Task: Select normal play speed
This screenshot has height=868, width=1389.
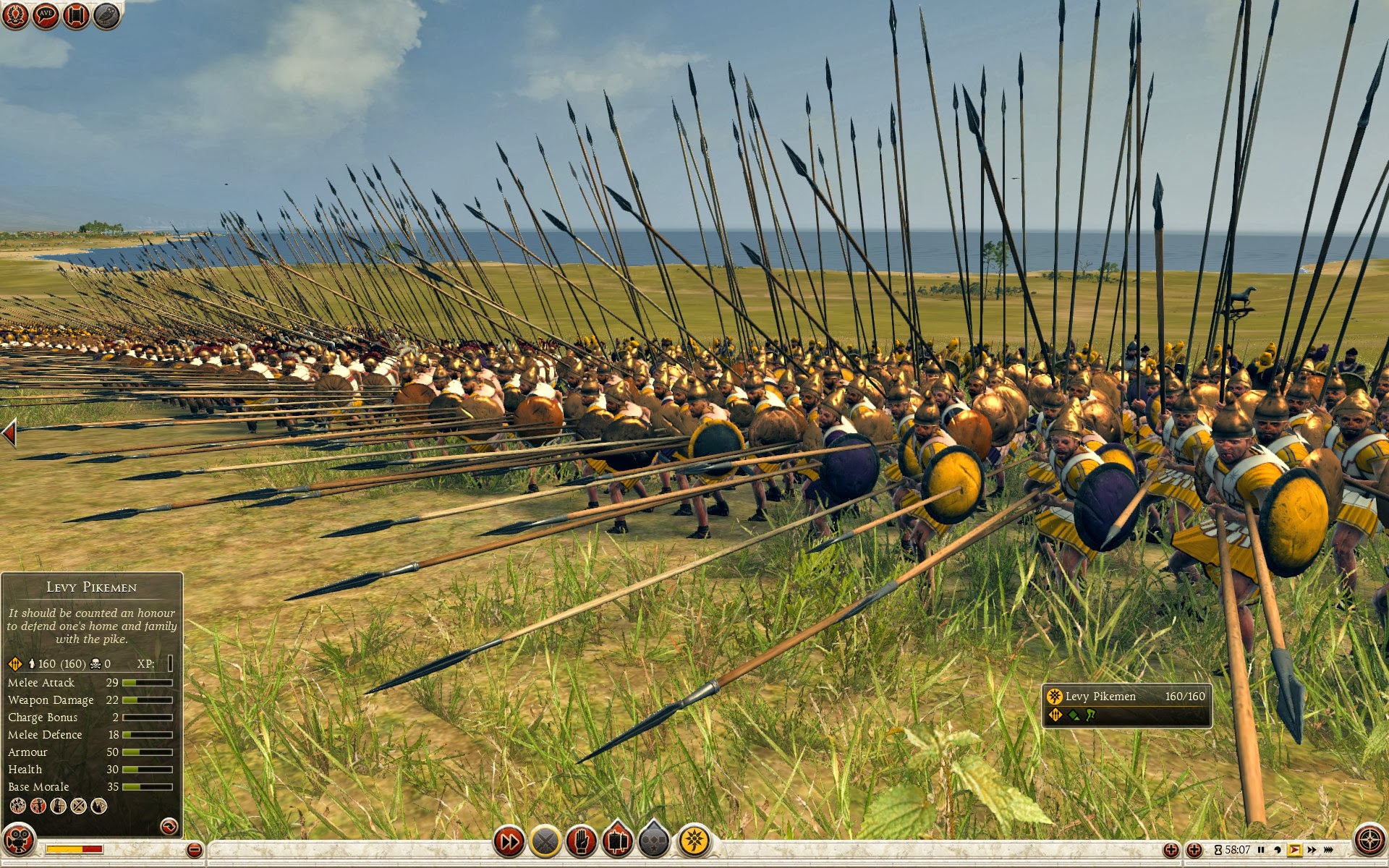Action: click(1294, 850)
